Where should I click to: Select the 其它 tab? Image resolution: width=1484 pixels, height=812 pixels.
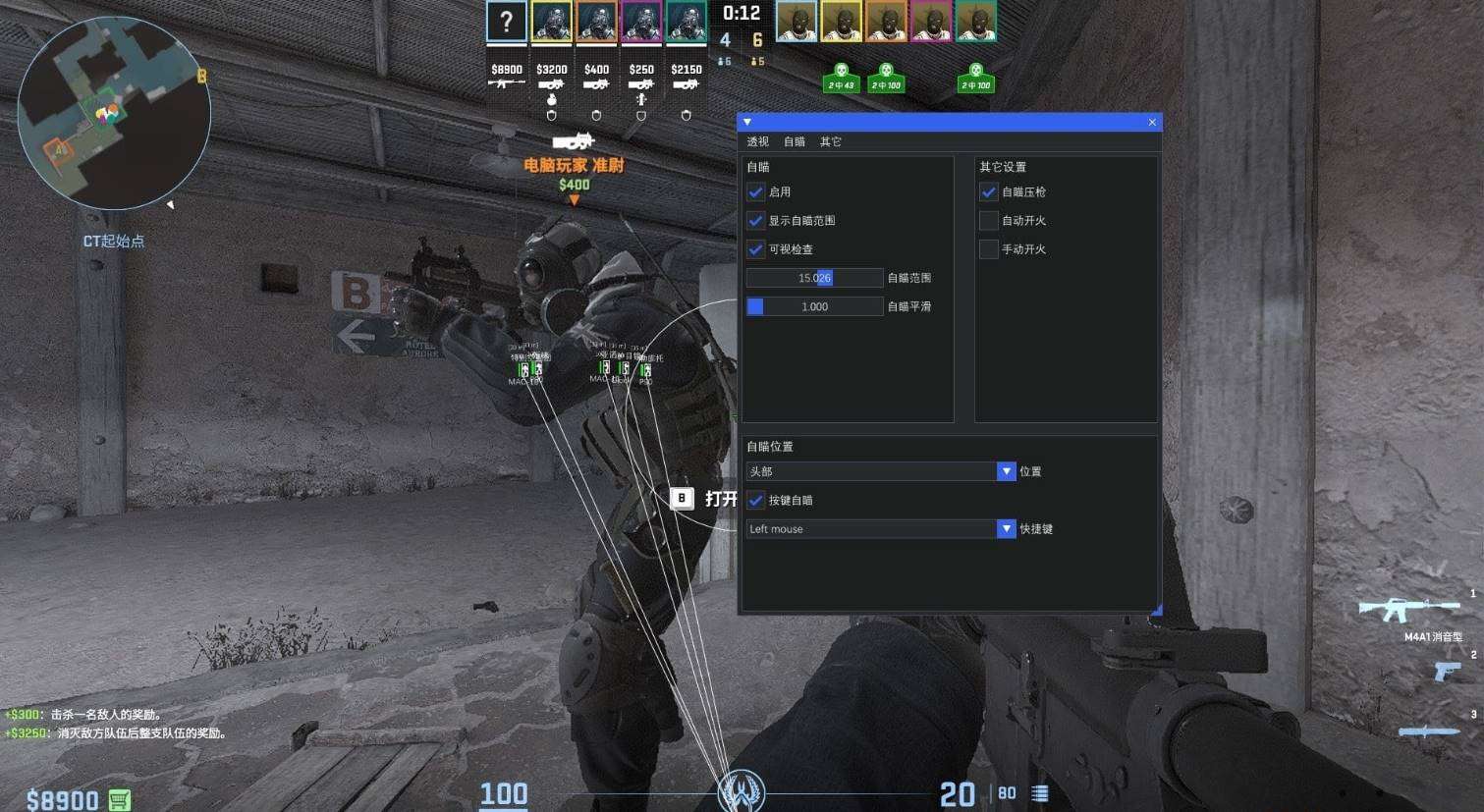[830, 141]
